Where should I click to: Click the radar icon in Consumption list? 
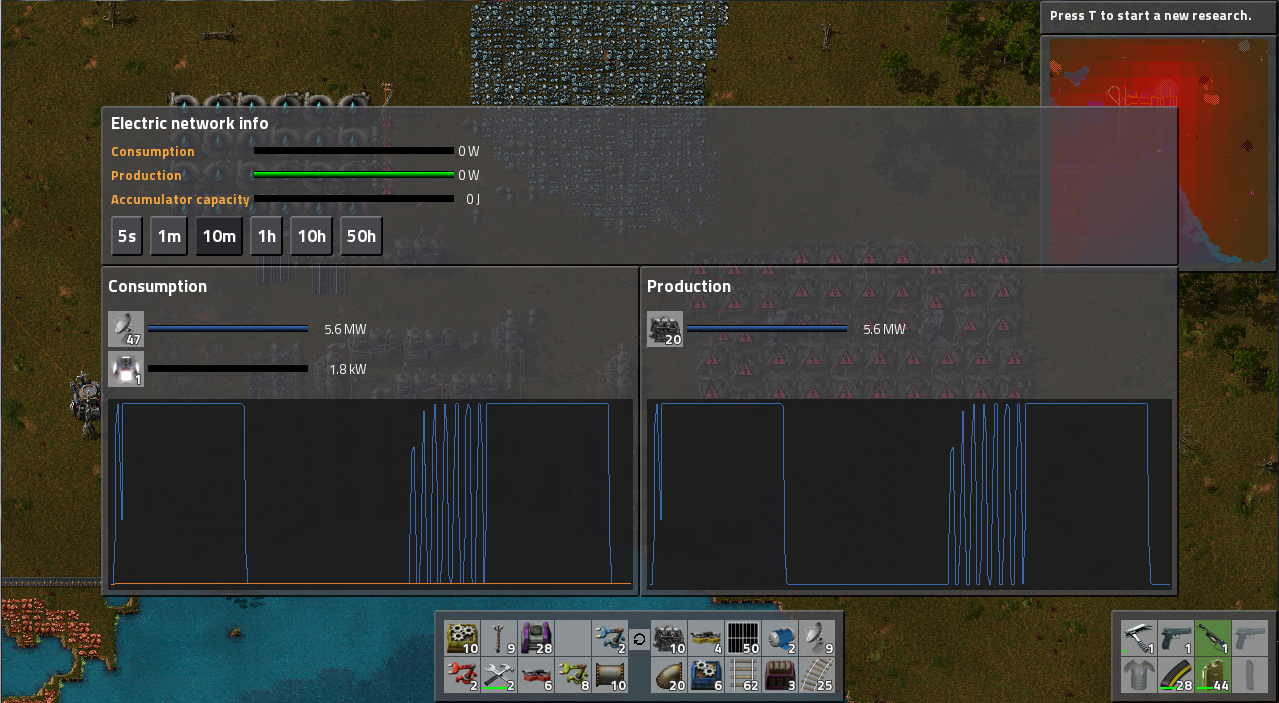click(x=126, y=329)
